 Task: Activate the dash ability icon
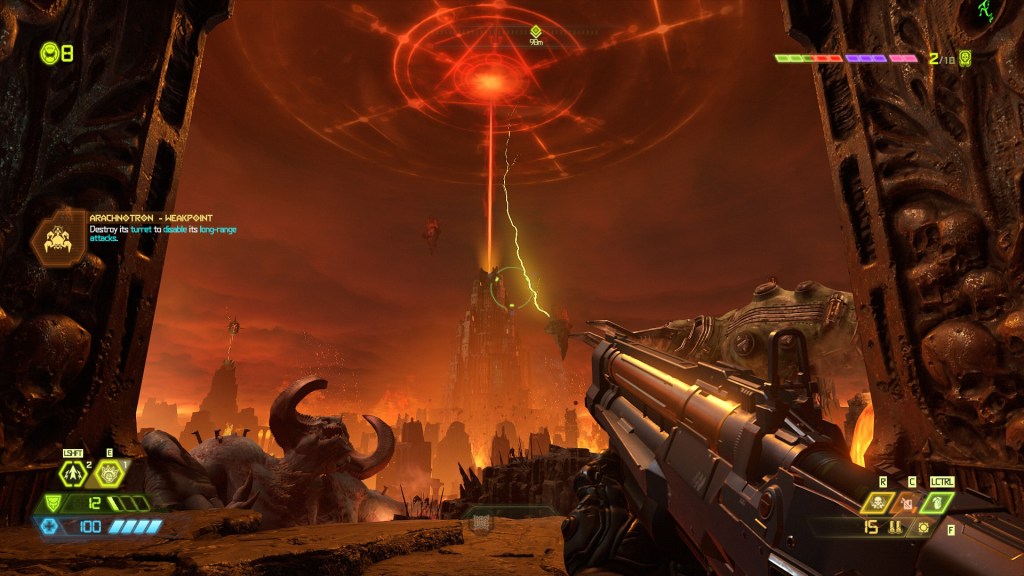pos(71,475)
